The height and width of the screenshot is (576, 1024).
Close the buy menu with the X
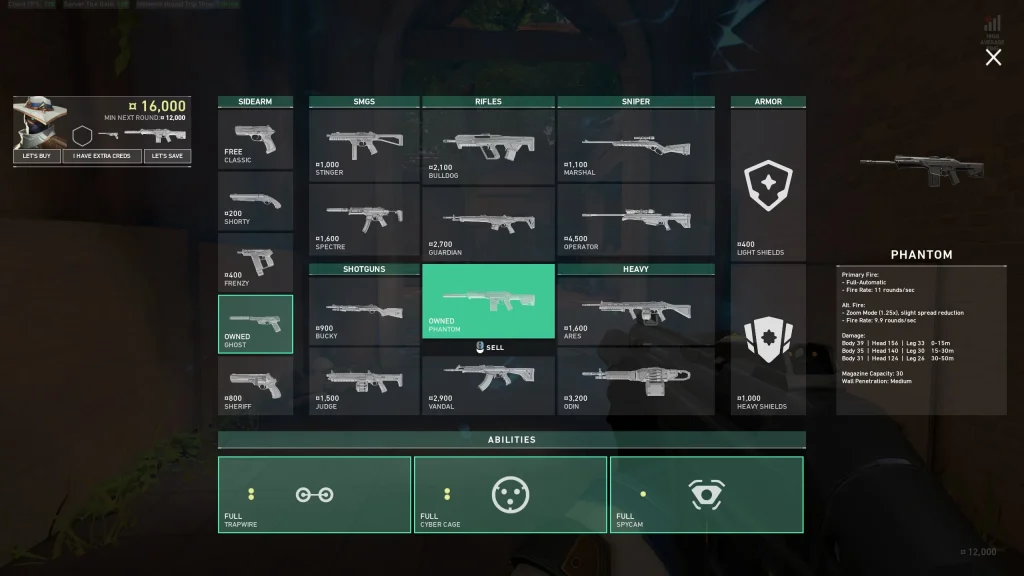993,58
